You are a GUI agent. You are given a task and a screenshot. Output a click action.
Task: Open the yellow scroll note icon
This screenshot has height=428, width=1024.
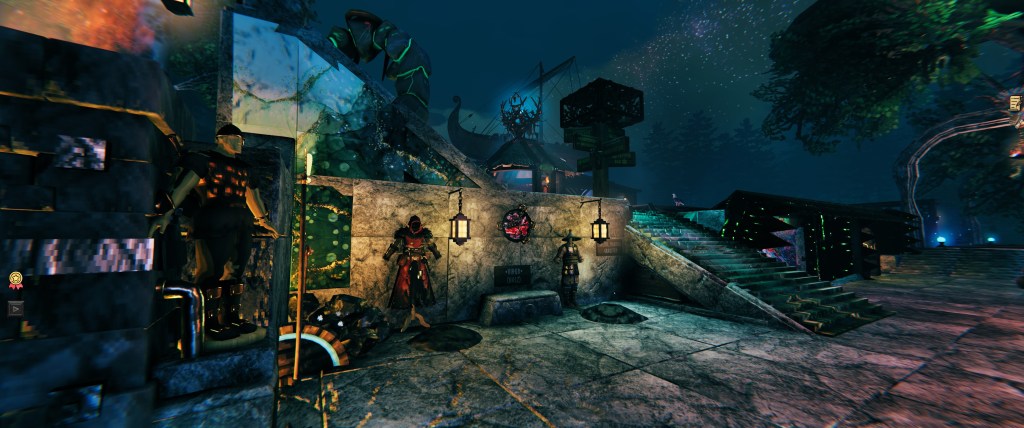tap(1015, 103)
